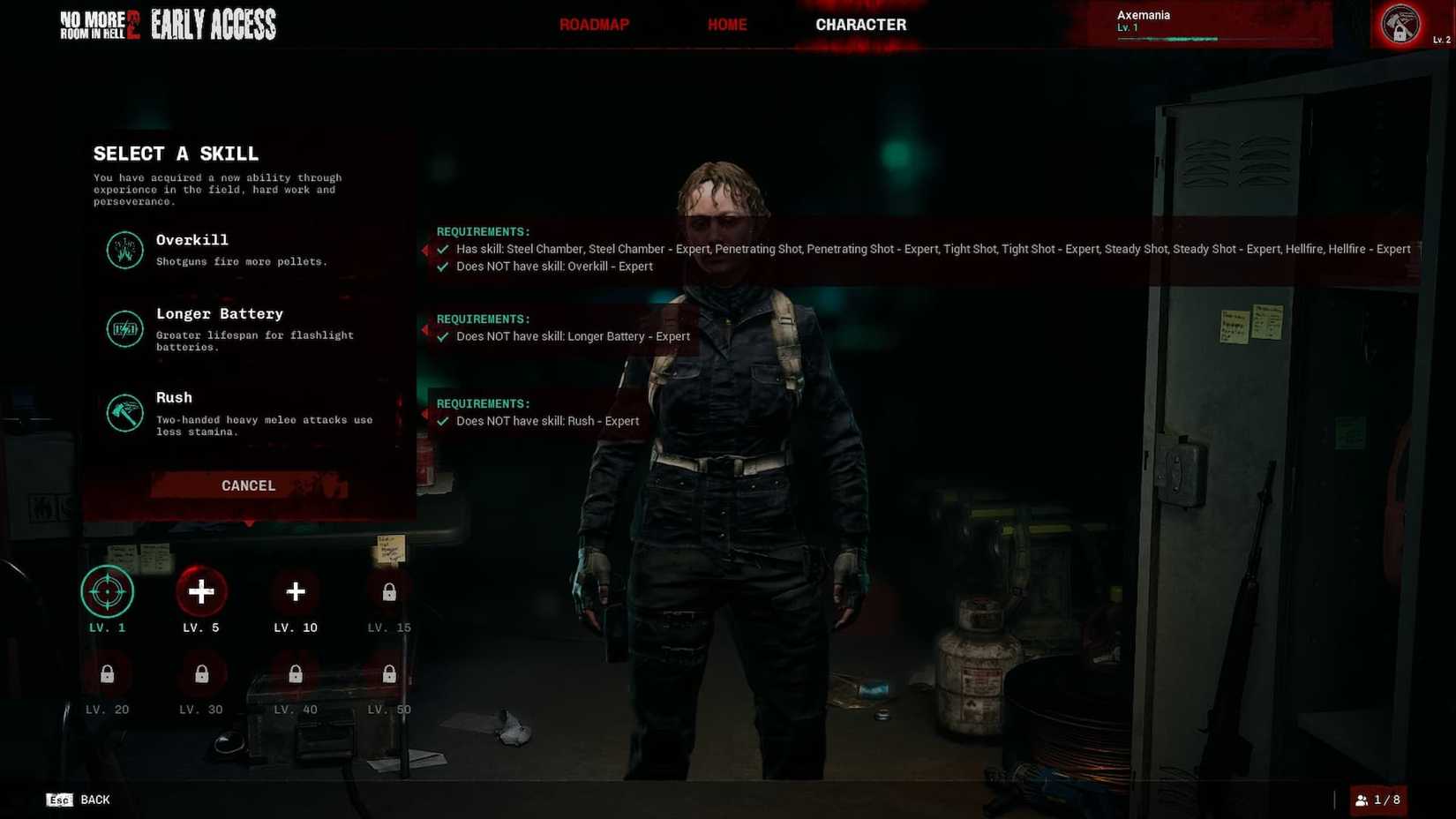Switch to the ROADMAP tab
1456x819 pixels.
[x=594, y=24]
